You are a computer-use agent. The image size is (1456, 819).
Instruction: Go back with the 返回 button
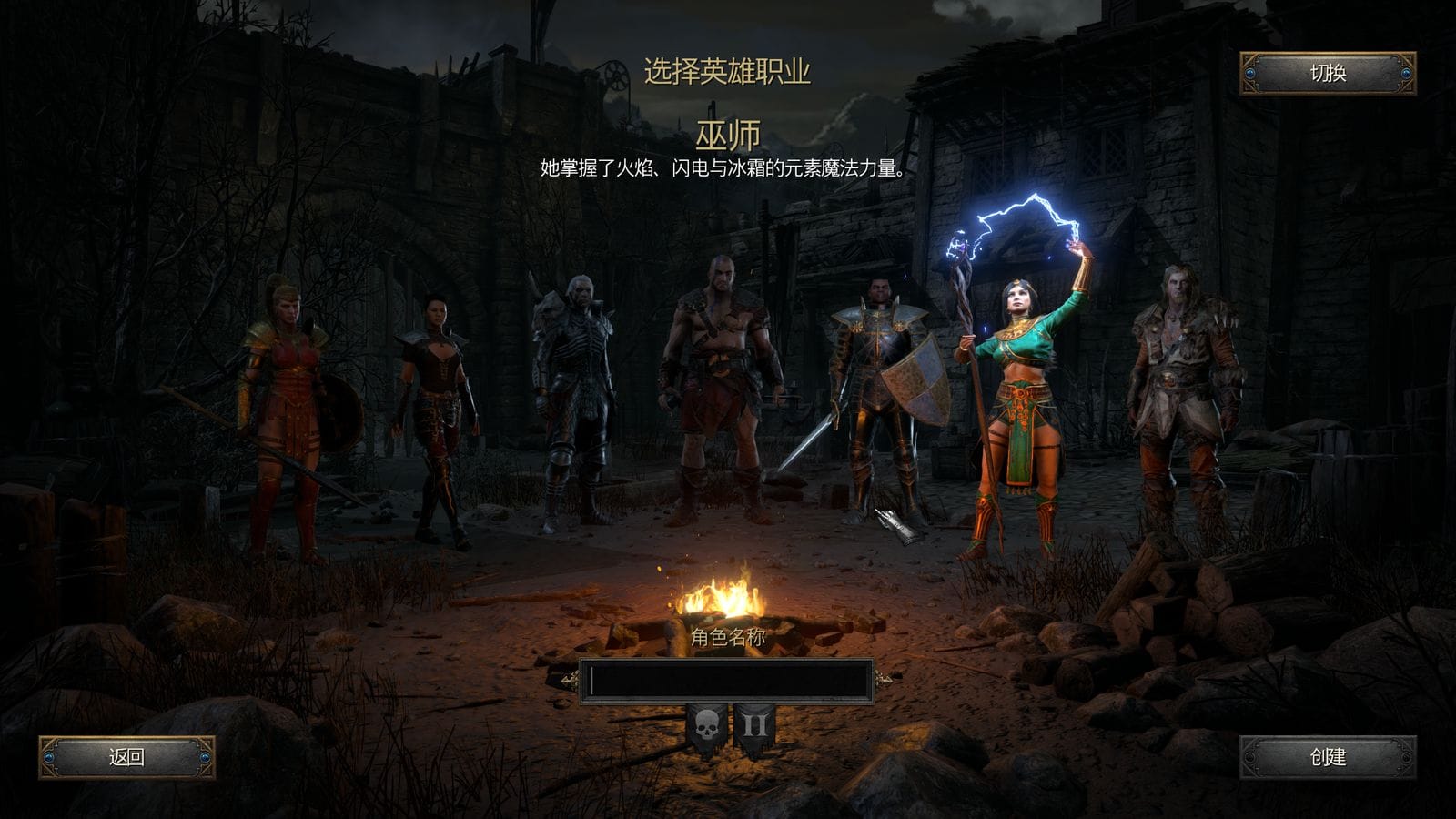click(126, 757)
